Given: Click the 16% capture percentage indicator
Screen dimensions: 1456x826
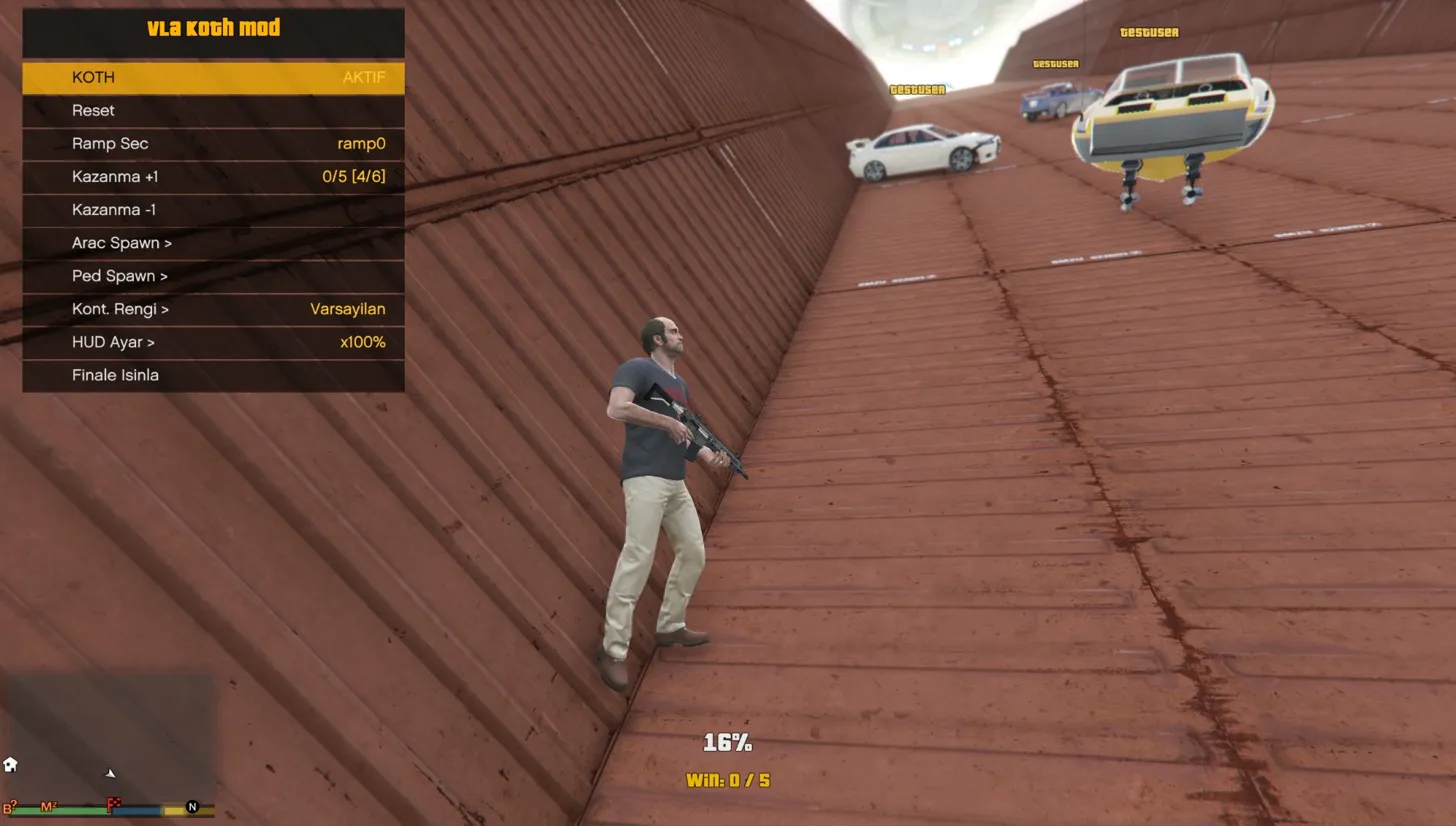Looking at the screenshot, I should [729, 743].
